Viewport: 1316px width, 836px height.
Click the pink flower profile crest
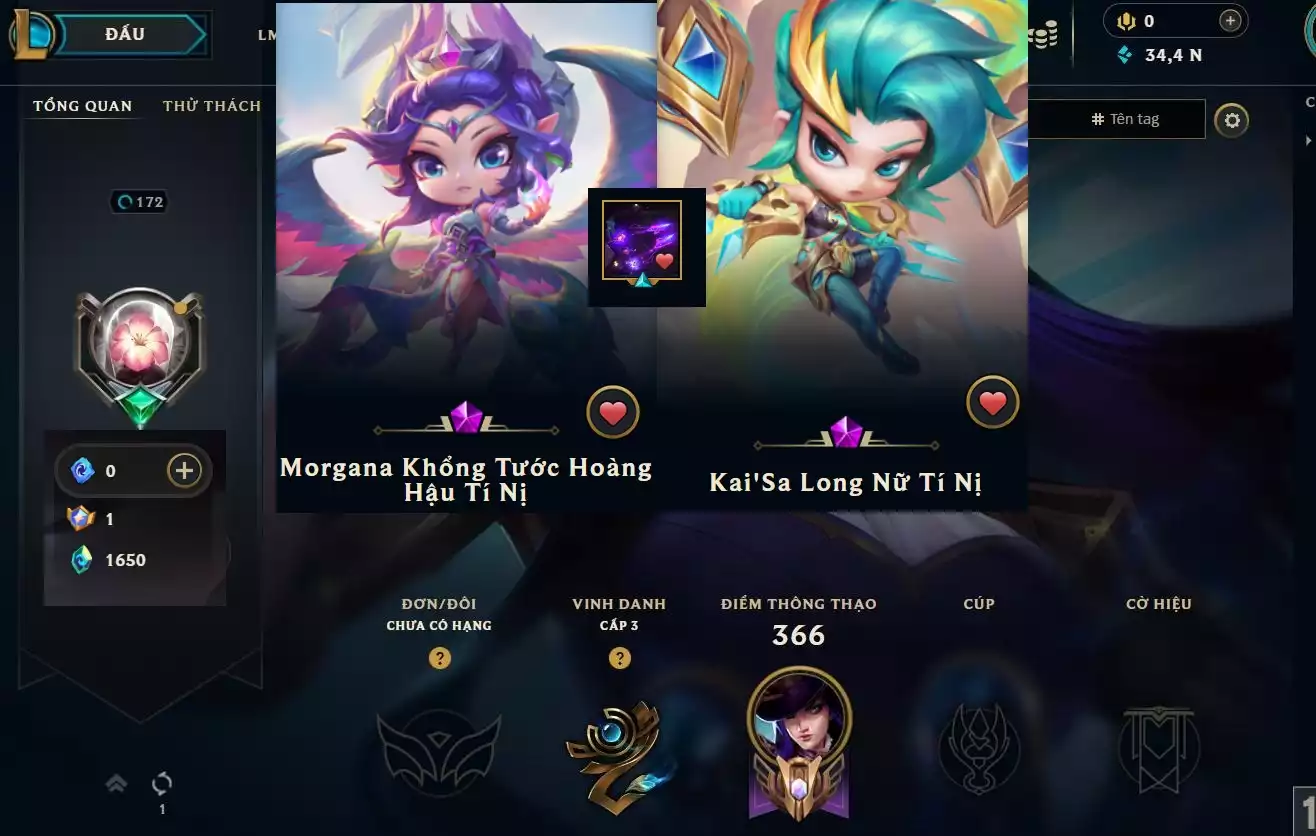[140, 347]
